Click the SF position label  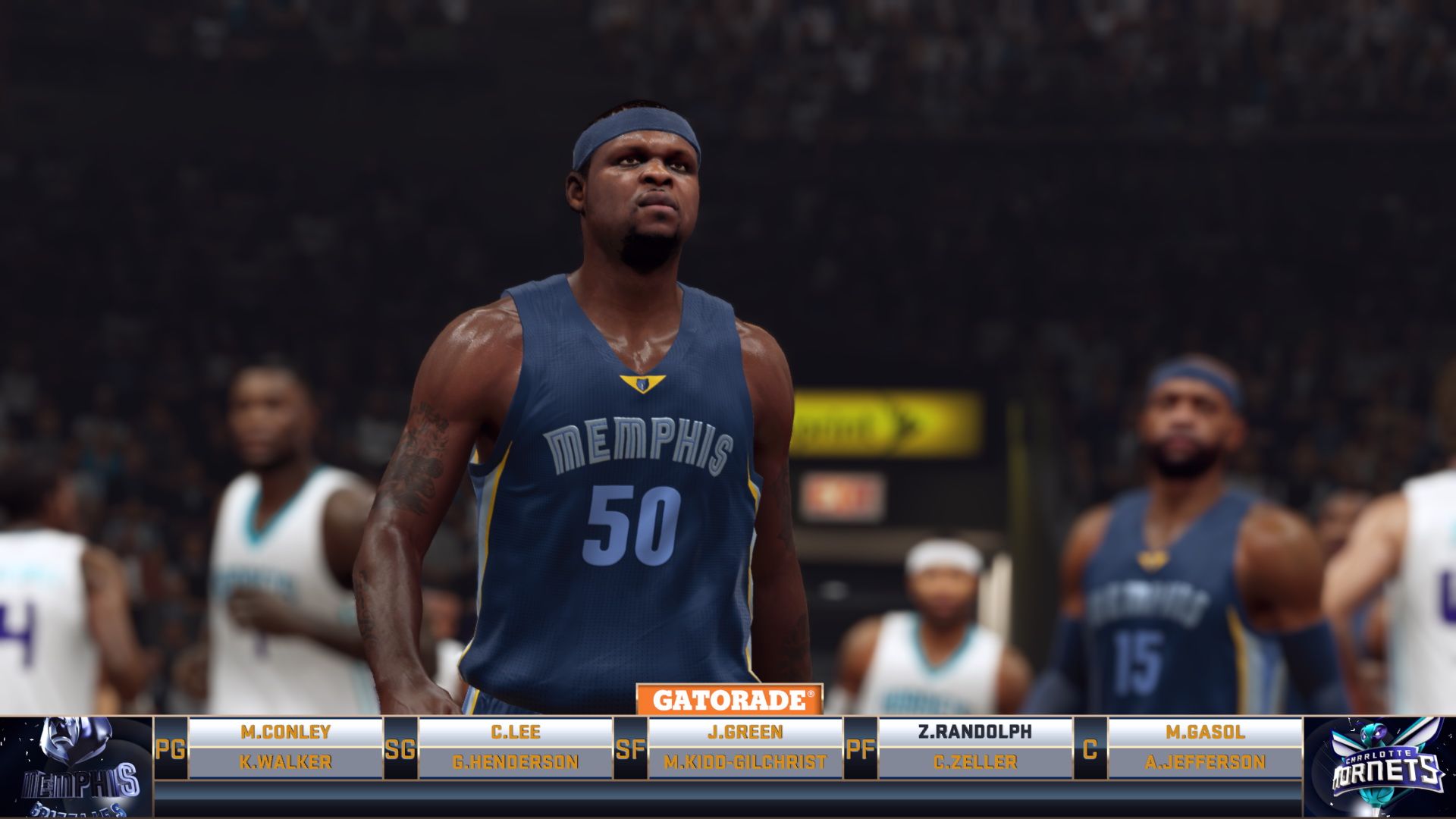(x=630, y=749)
